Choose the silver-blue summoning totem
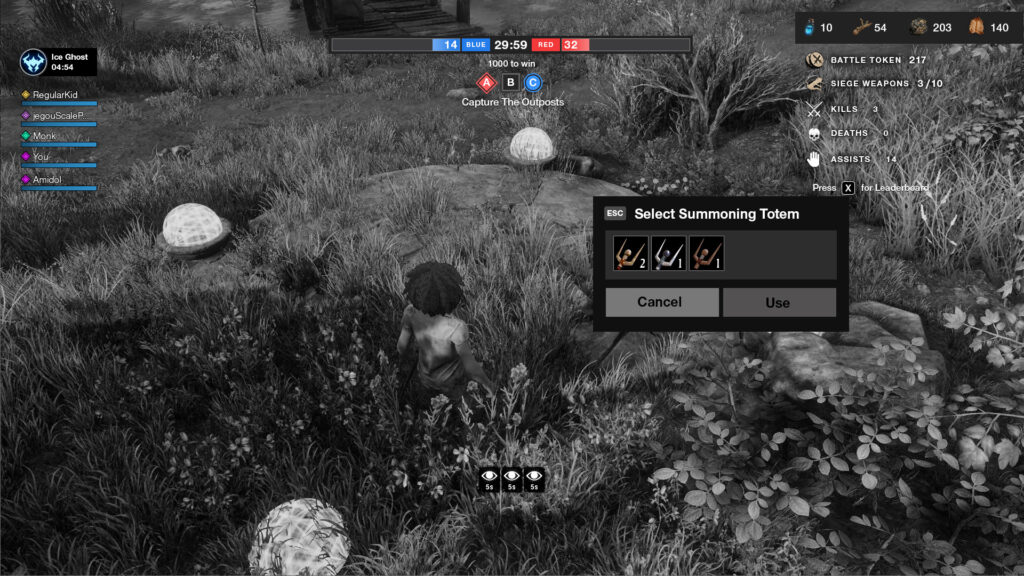 pyautogui.click(x=669, y=254)
